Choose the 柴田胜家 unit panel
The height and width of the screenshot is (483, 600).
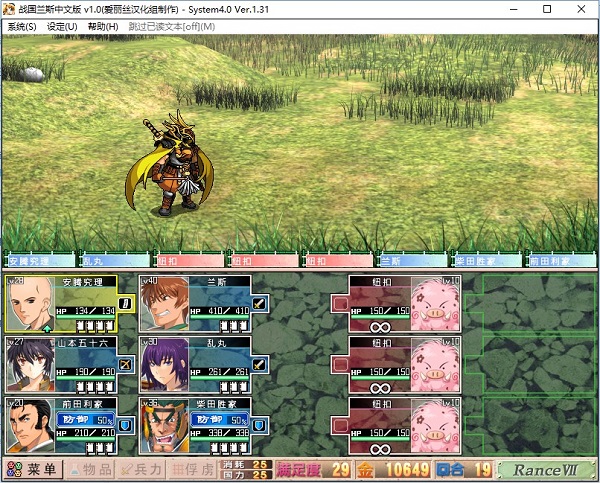(x=195, y=424)
